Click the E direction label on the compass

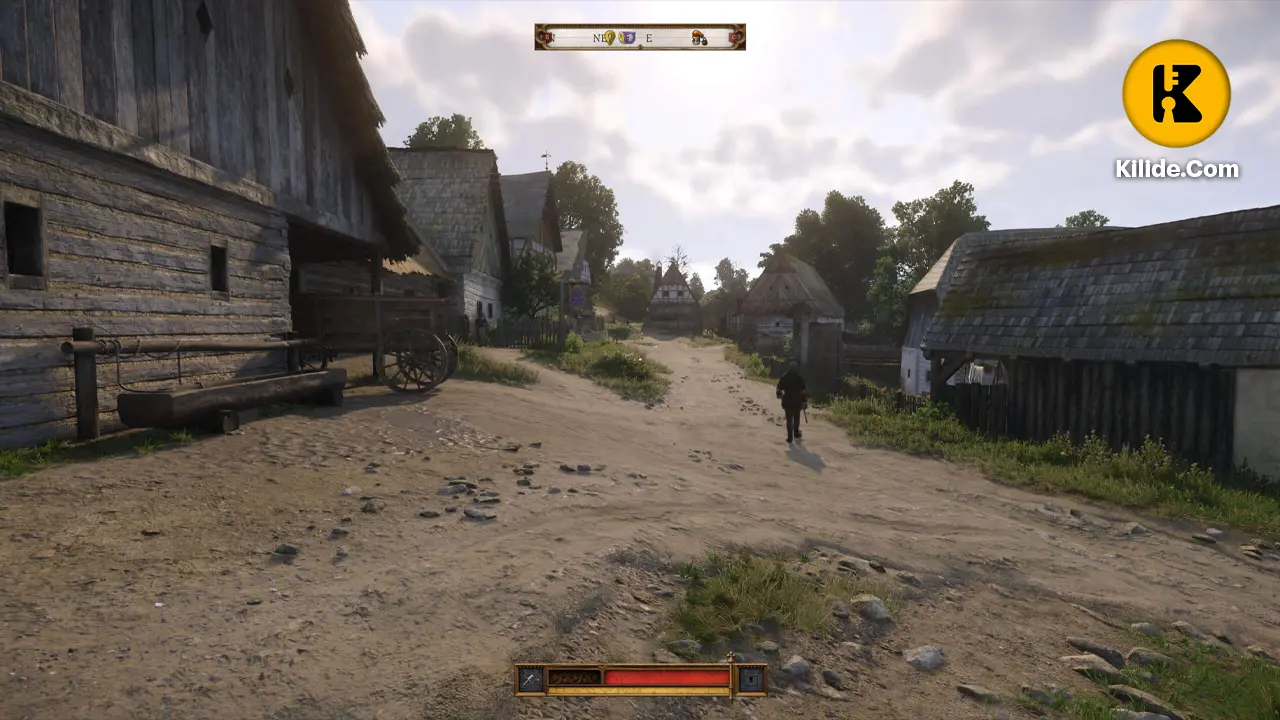[650, 37]
